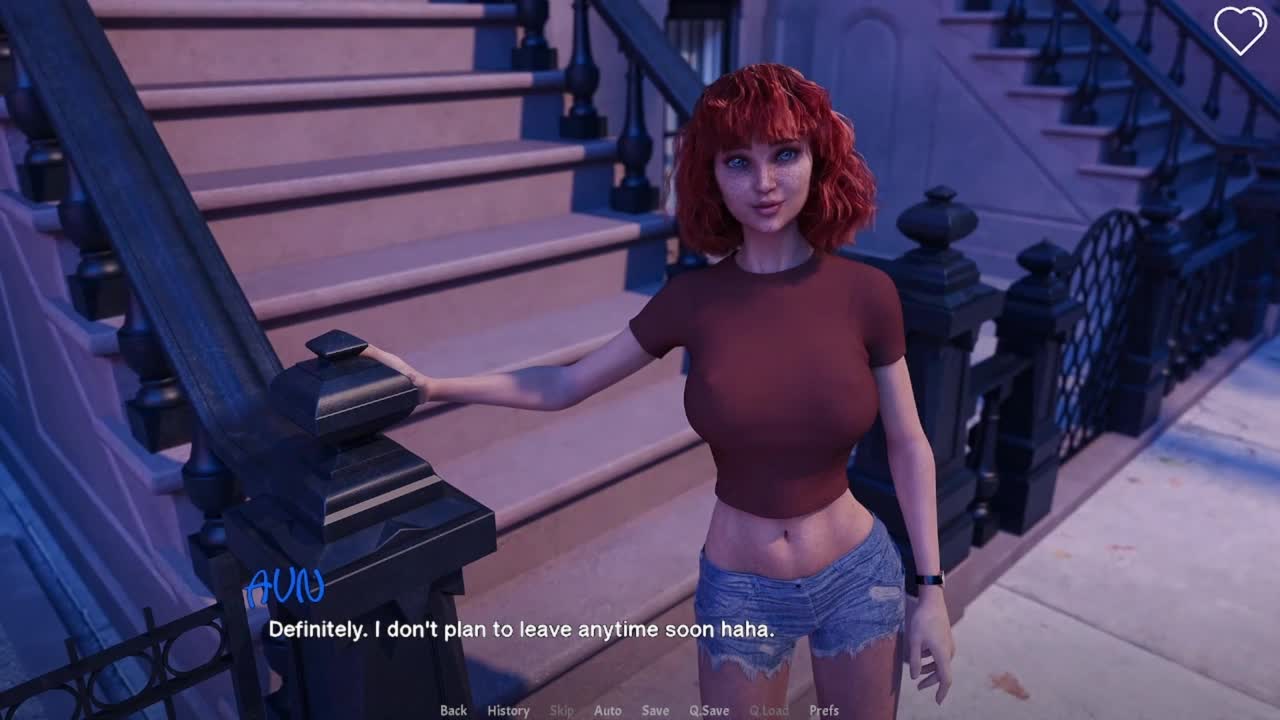
Task: Go back to the previous dialogue line
Action: pyautogui.click(x=453, y=710)
